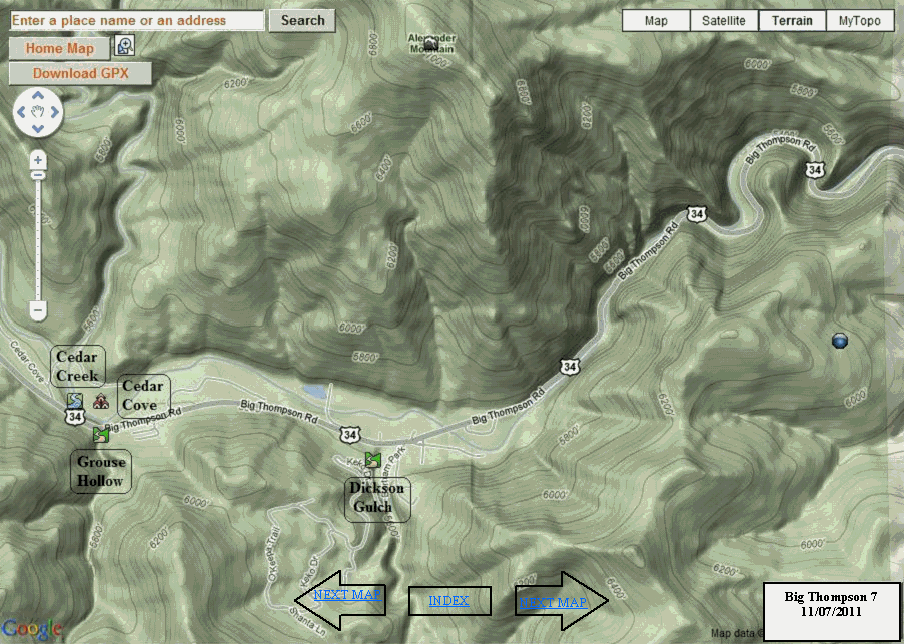The height and width of the screenshot is (644, 904).
Task: Download the GPX file
Action: [81, 73]
